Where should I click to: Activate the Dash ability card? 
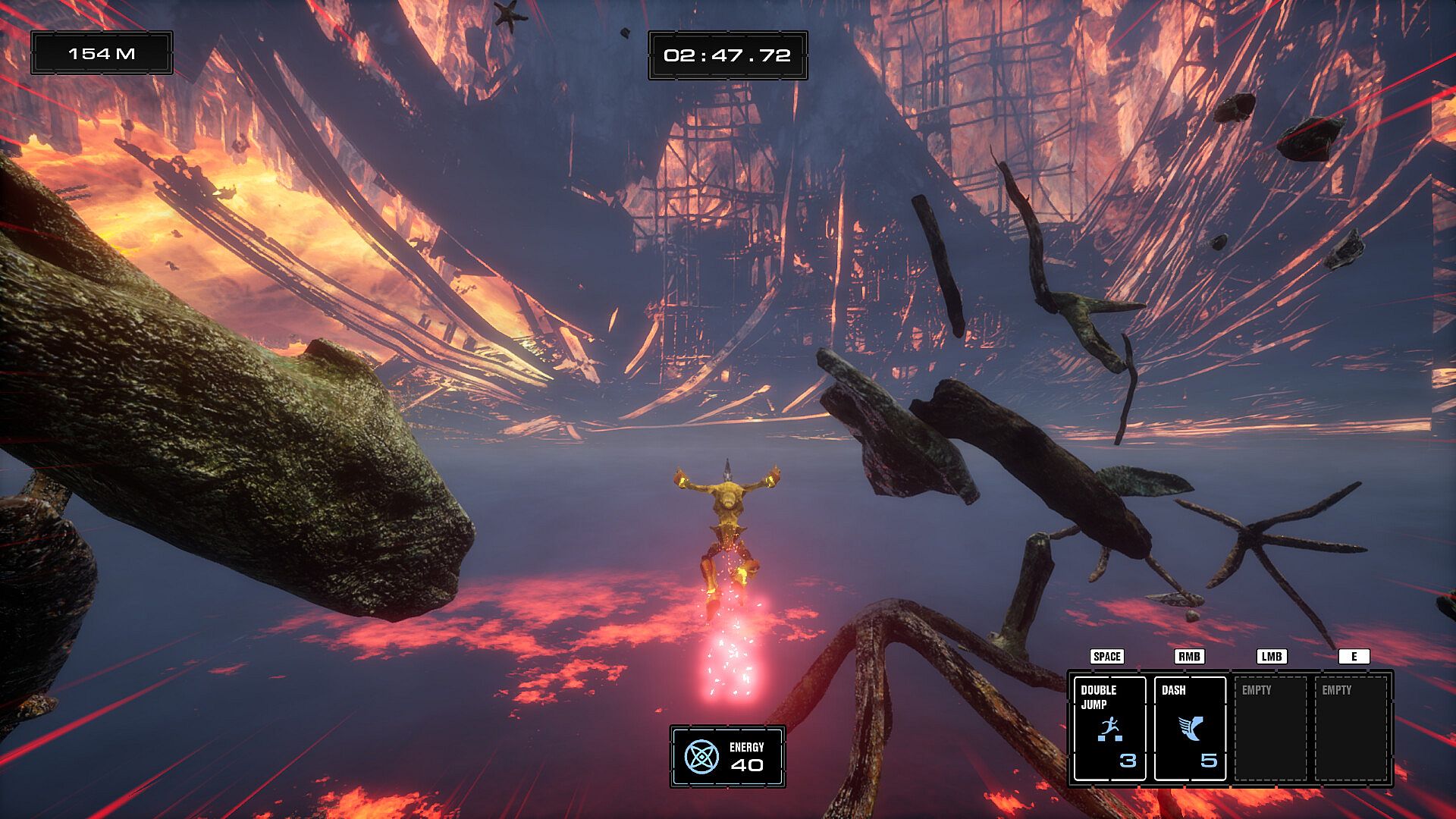tap(1189, 729)
